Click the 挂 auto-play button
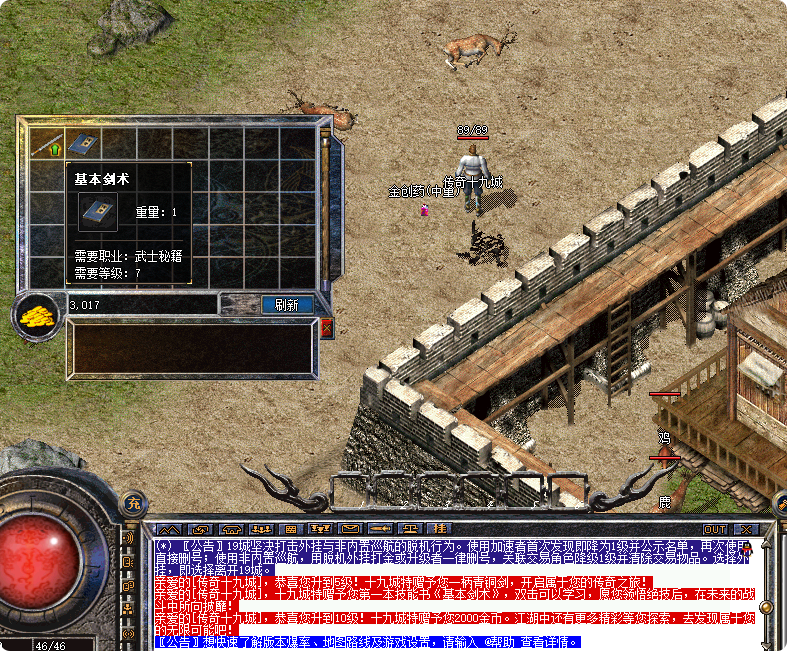 point(439,528)
